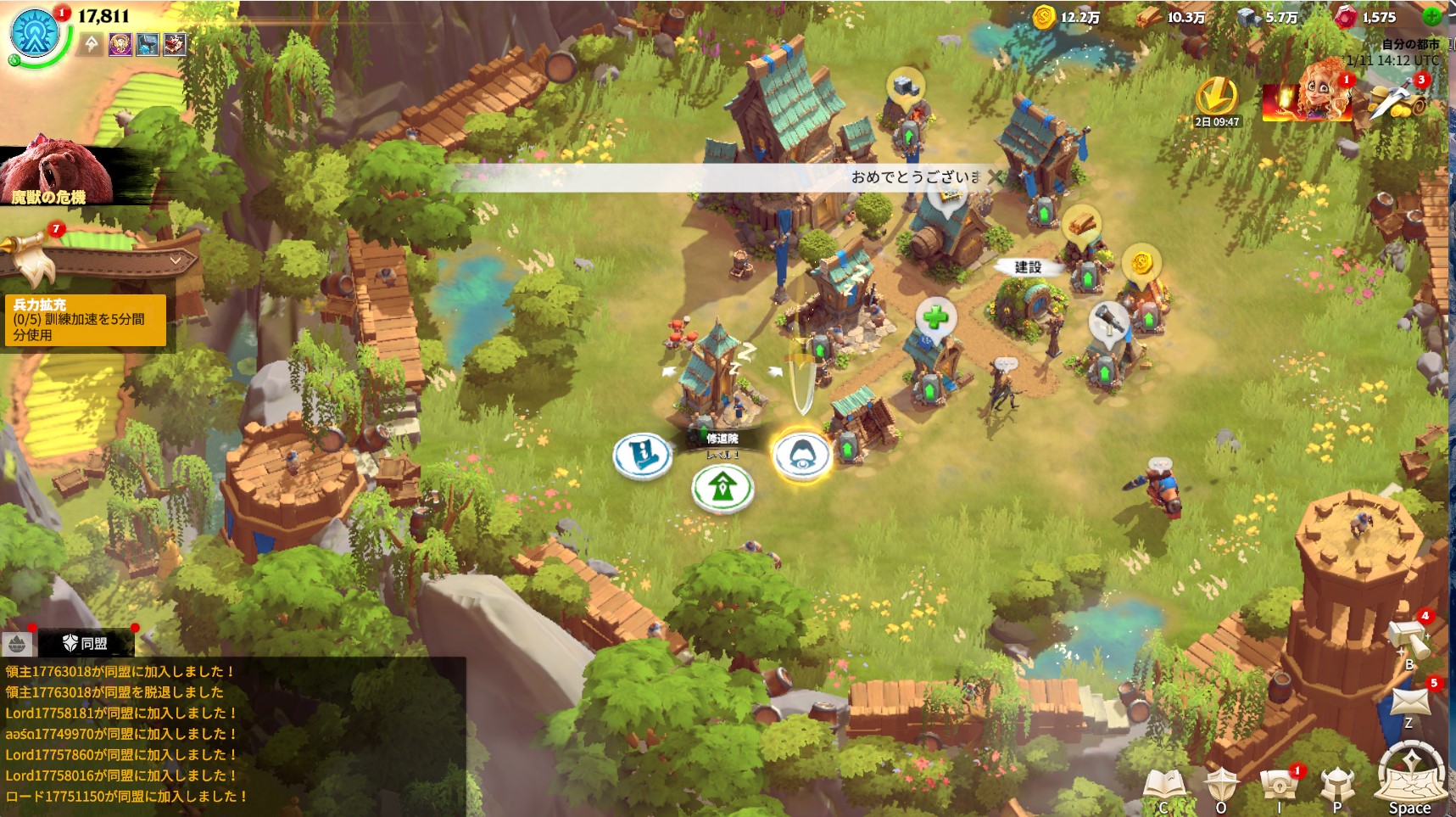Click the 修道院 blue info button
The height and width of the screenshot is (817, 1456).
pos(642,456)
